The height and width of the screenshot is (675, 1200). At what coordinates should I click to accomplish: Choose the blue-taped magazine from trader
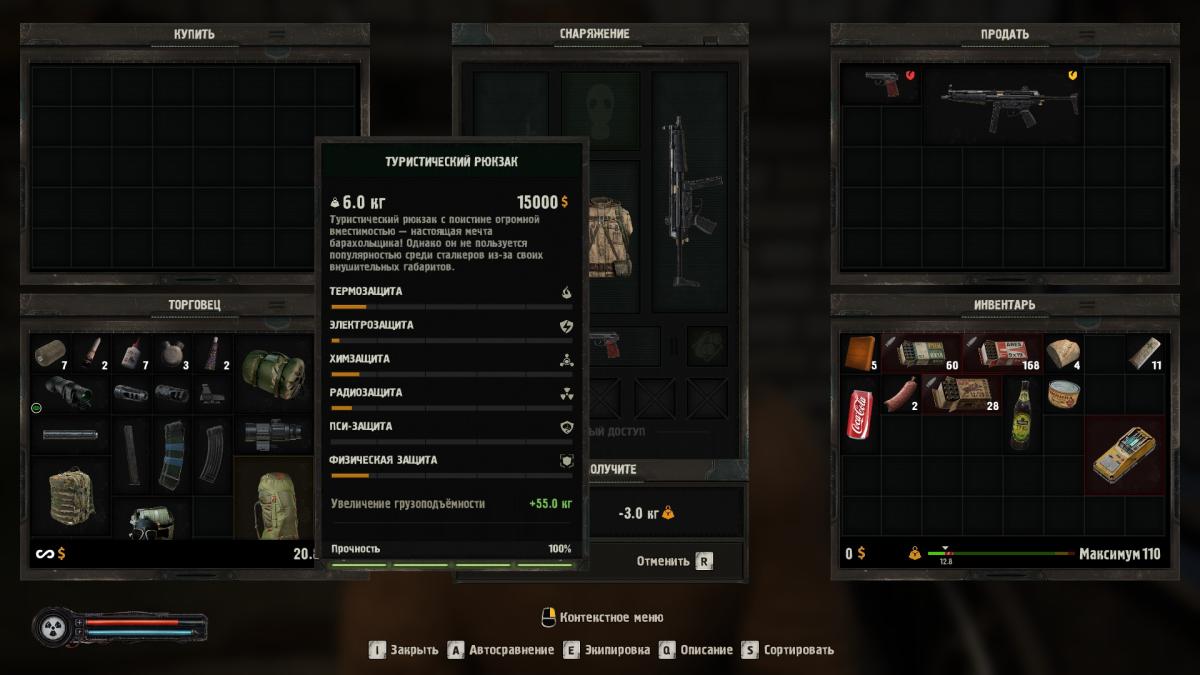coord(171,455)
